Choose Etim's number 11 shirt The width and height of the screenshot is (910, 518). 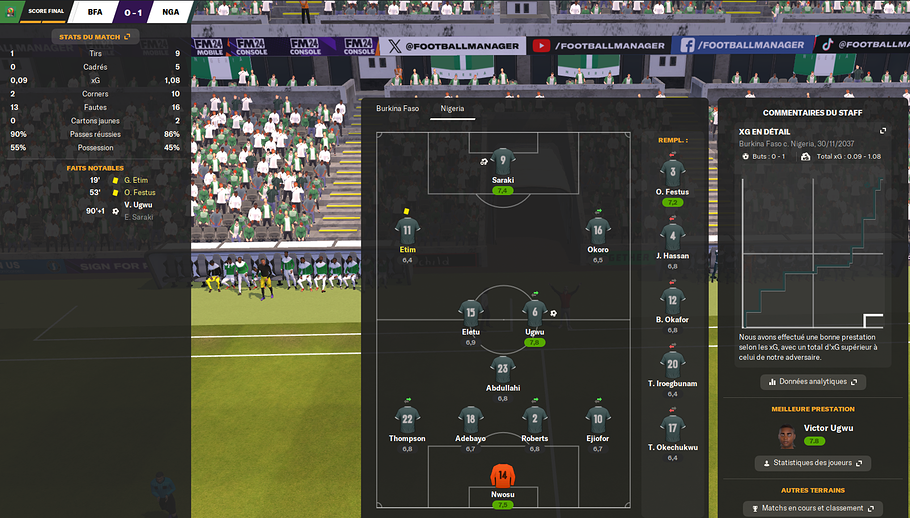click(407, 230)
